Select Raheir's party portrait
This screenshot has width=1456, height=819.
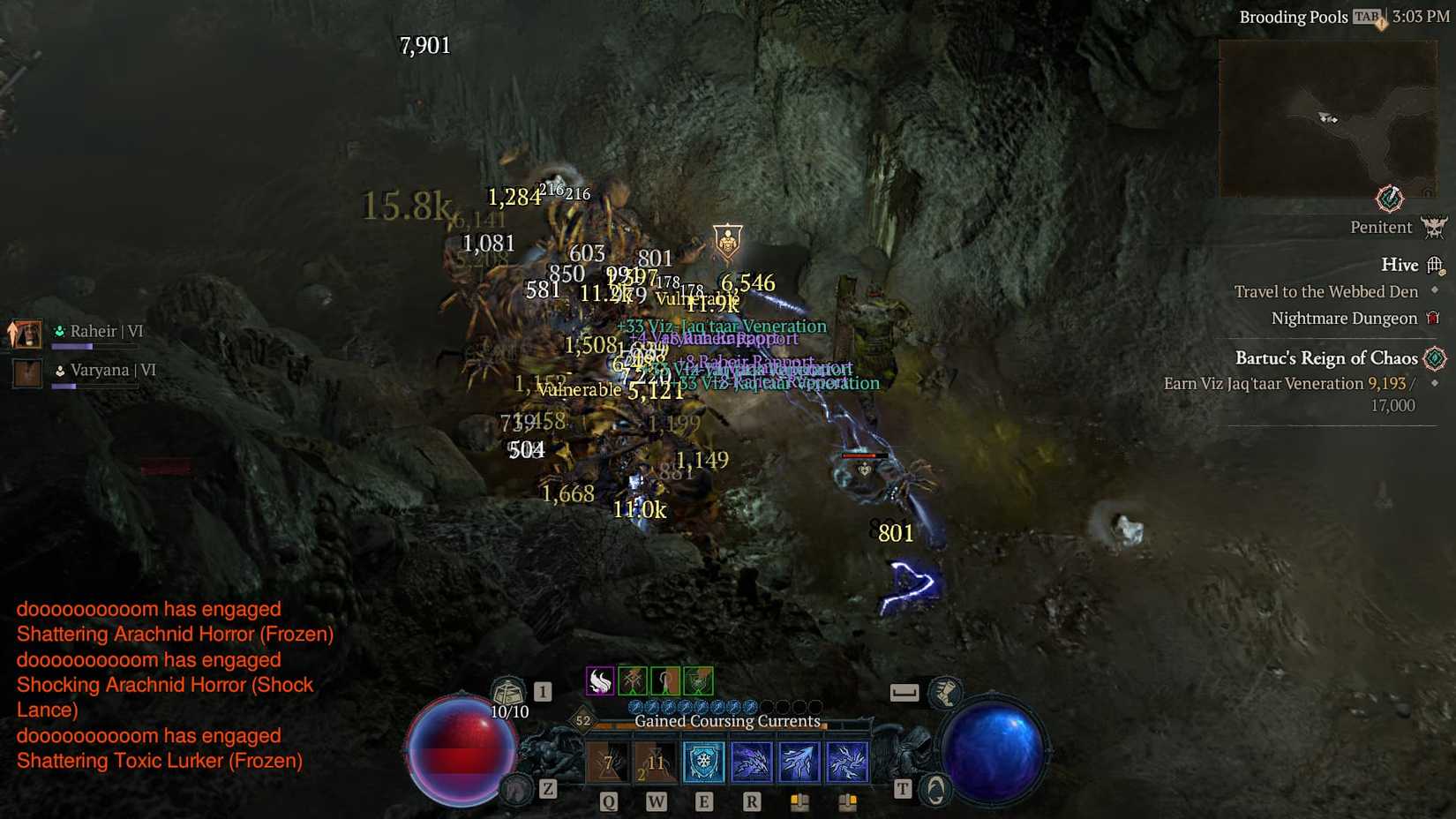coord(26,334)
